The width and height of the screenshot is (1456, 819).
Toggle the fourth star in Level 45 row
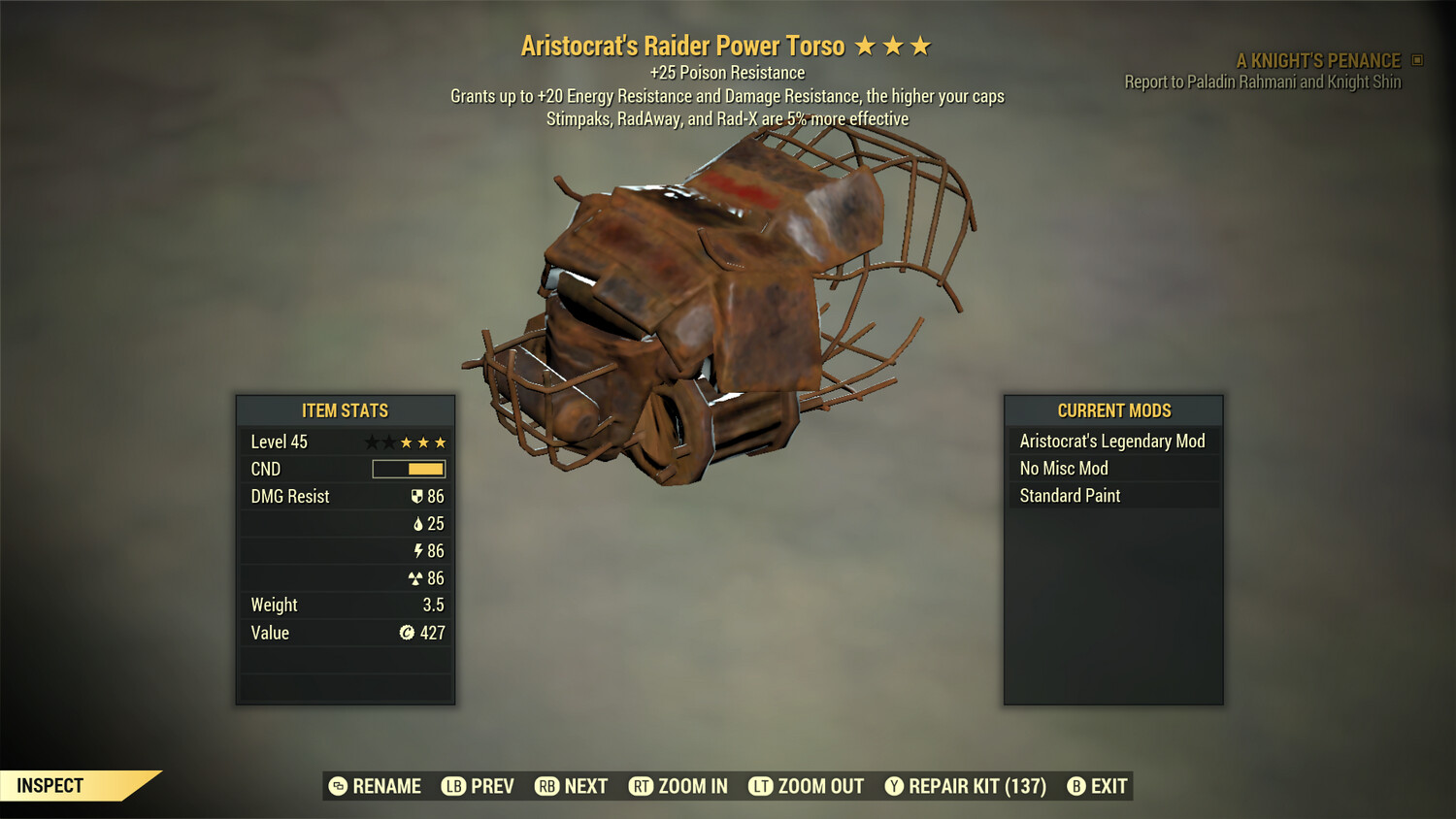(422, 442)
